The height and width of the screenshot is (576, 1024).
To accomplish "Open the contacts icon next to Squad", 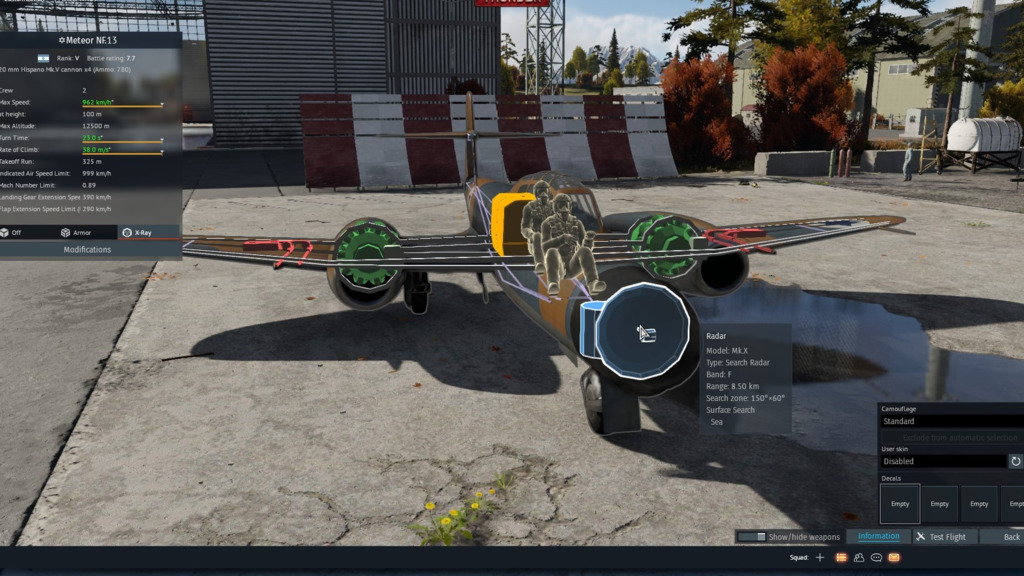I will click(859, 557).
